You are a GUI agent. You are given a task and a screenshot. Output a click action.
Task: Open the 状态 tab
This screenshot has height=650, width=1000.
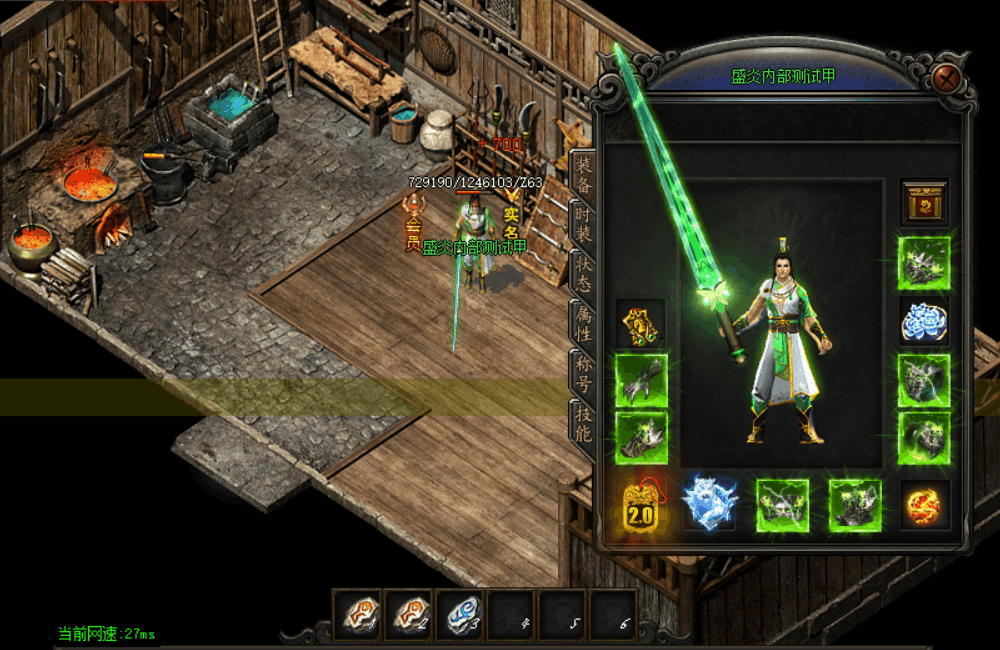point(583,272)
